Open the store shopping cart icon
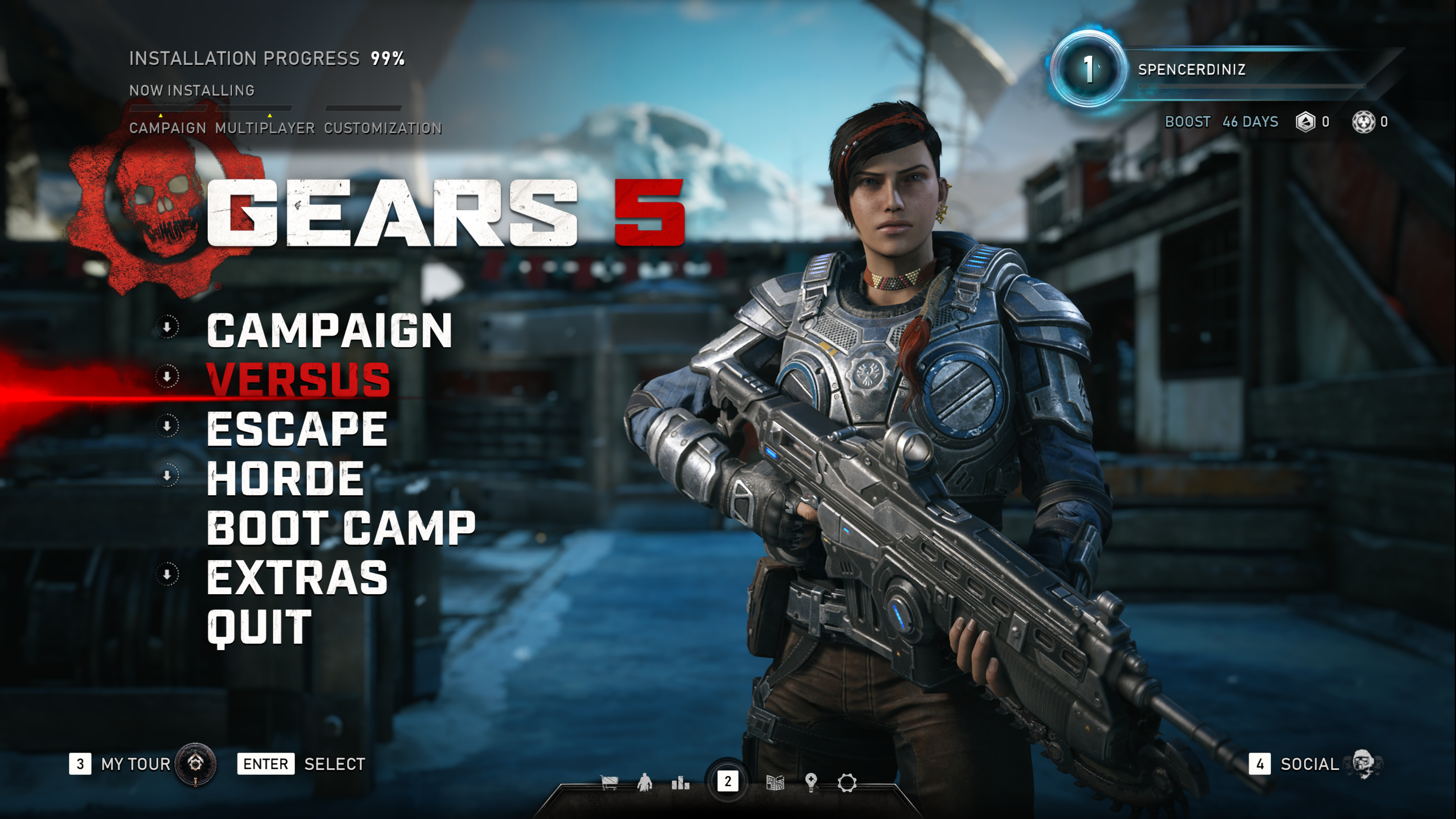This screenshot has height=819, width=1456. (x=609, y=783)
